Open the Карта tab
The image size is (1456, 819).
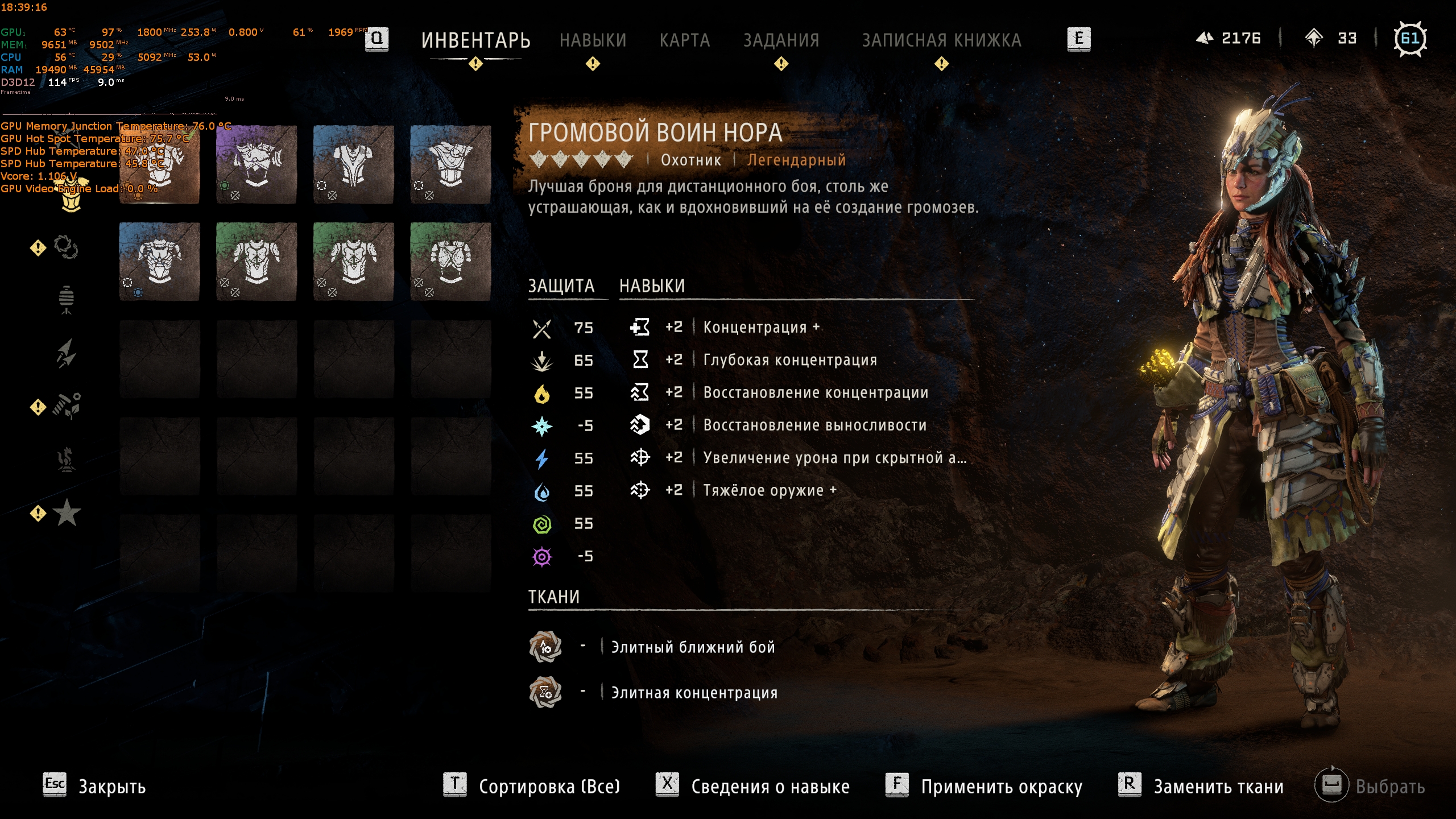tap(685, 40)
